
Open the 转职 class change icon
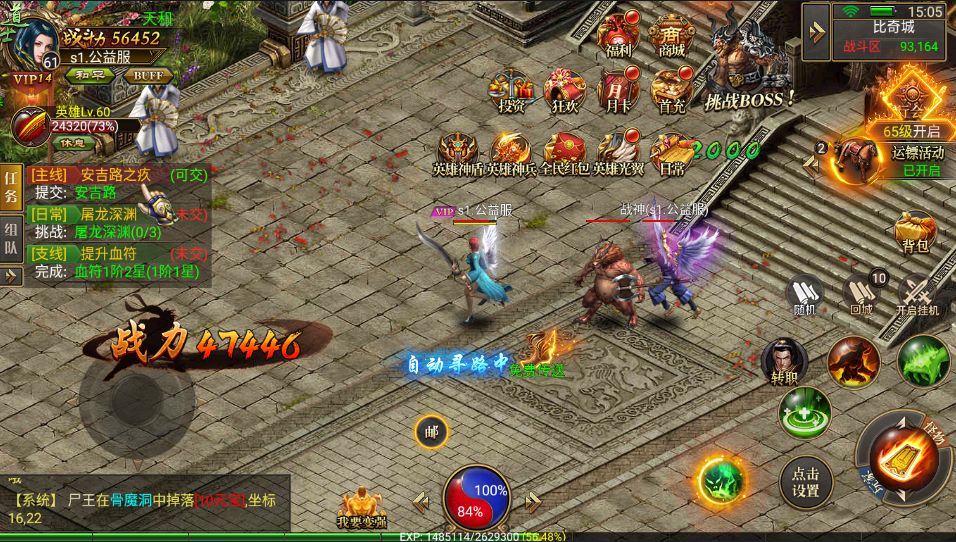[784, 364]
